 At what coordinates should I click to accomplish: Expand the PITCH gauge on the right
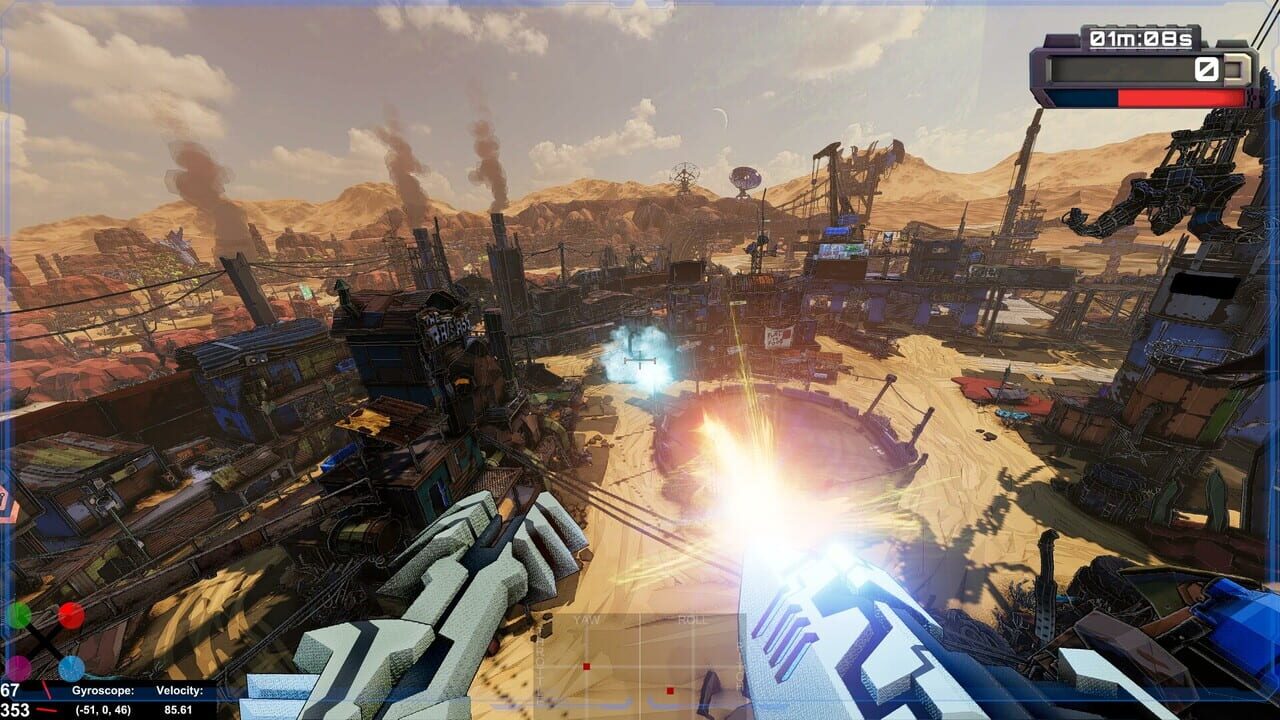pos(738,666)
